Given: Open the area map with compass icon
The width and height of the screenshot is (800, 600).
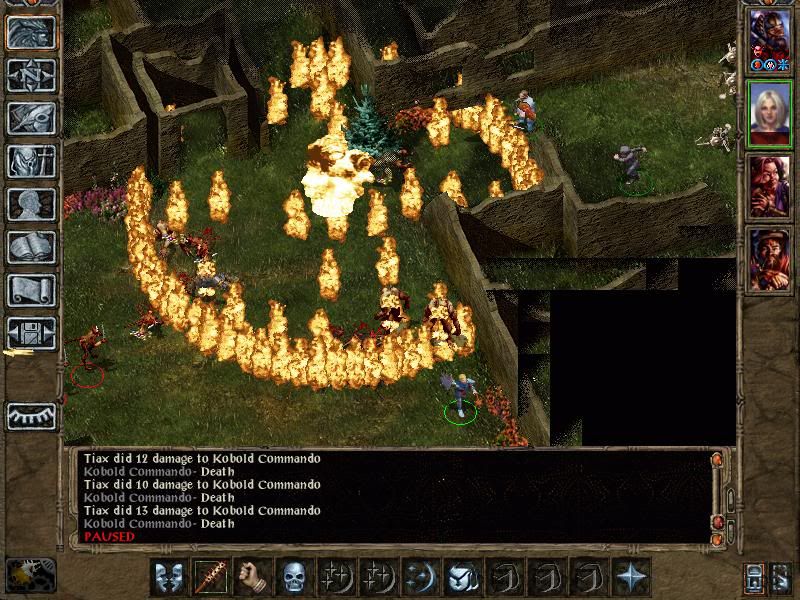Looking at the screenshot, I should point(30,76).
